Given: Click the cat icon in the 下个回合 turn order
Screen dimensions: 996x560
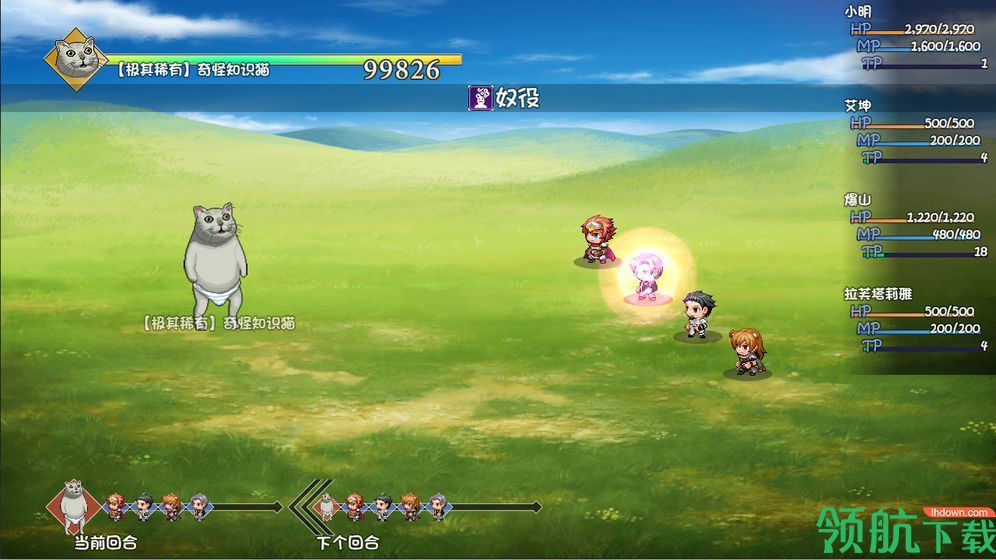Looking at the screenshot, I should [326, 507].
